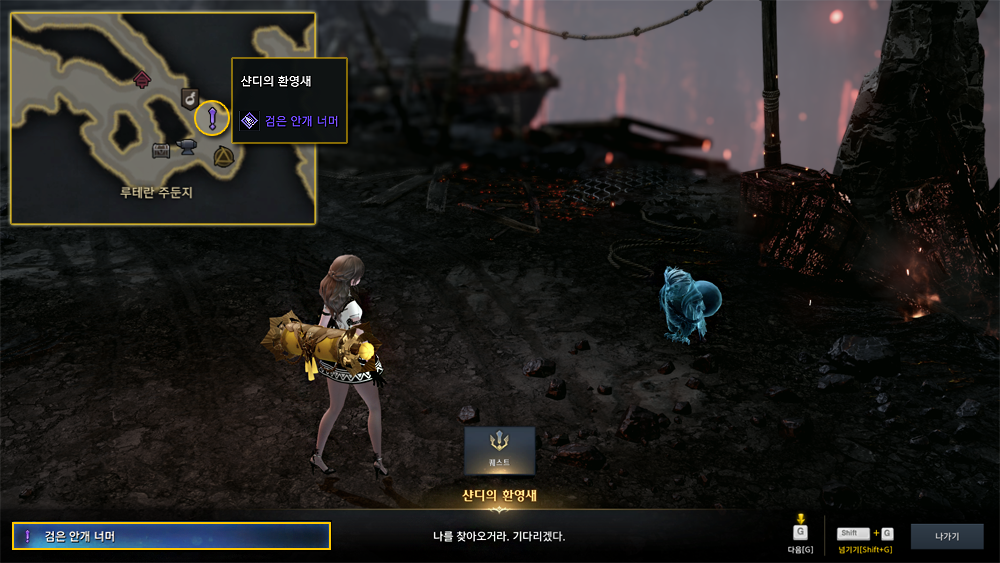This screenshot has height=563, width=1000.
Task: Select the anvil marker on the map
Action: pyautogui.click(x=186, y=148)
